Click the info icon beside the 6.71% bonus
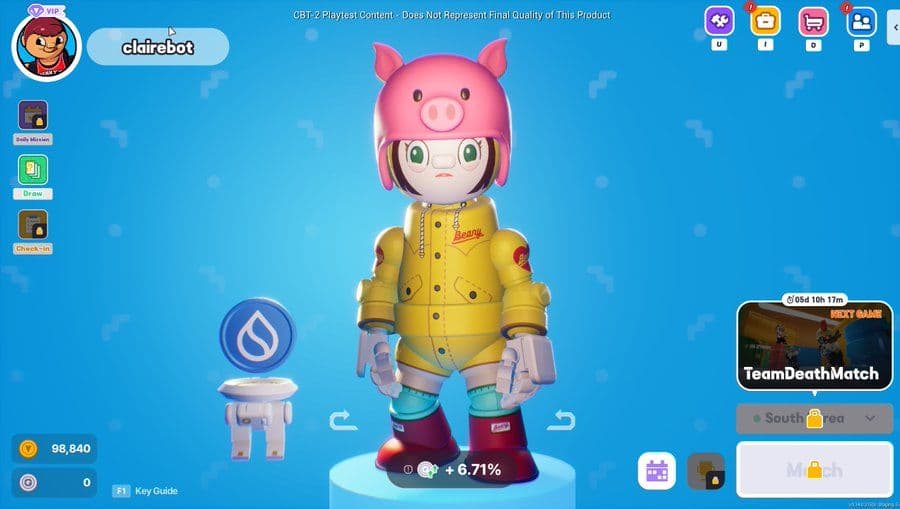The width and height of the screenshot is (900, 509). click(x=408, y=469)
